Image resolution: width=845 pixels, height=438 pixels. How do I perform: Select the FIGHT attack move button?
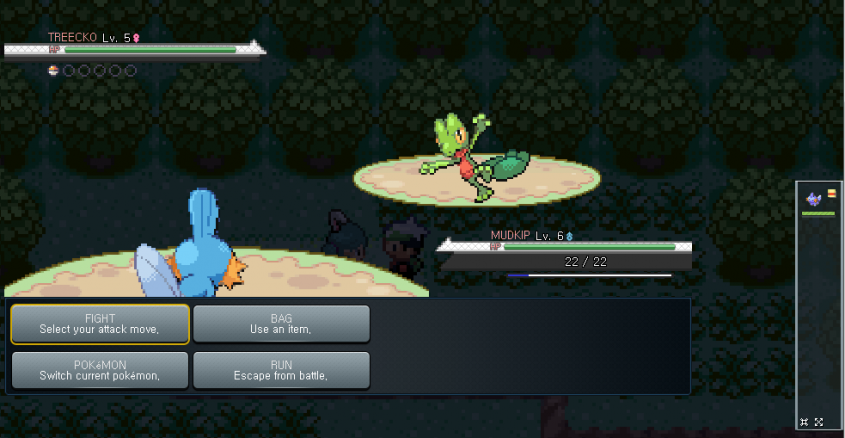pyautogui.click(x=100, y=324)
